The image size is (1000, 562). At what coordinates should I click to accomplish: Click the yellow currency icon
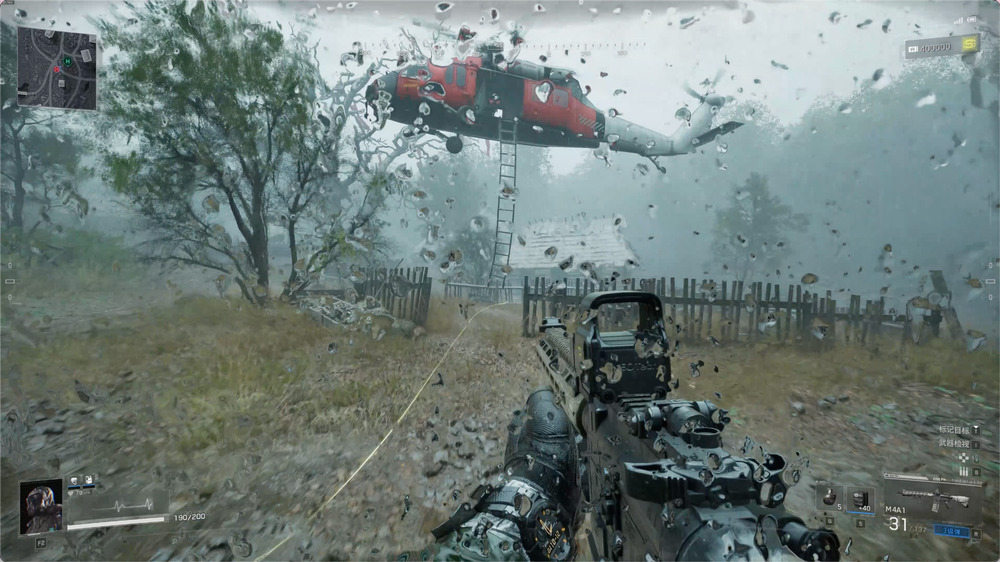968,44
